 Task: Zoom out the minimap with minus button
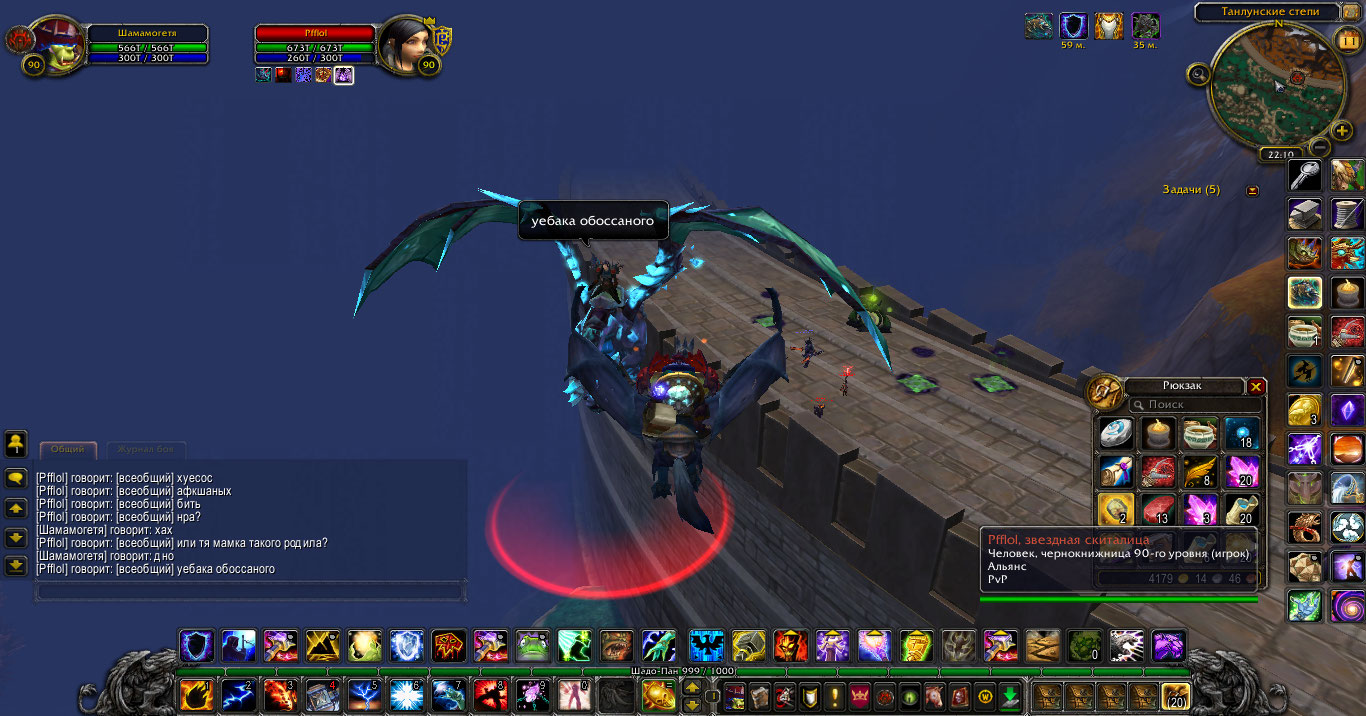point(1318,147)
